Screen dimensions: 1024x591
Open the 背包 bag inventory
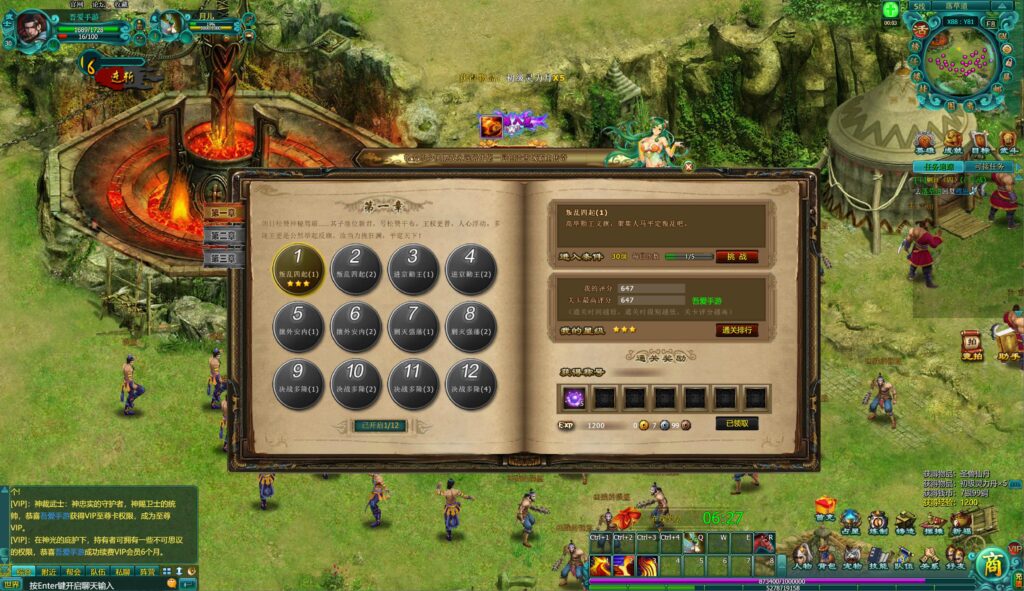pos(828,556)
